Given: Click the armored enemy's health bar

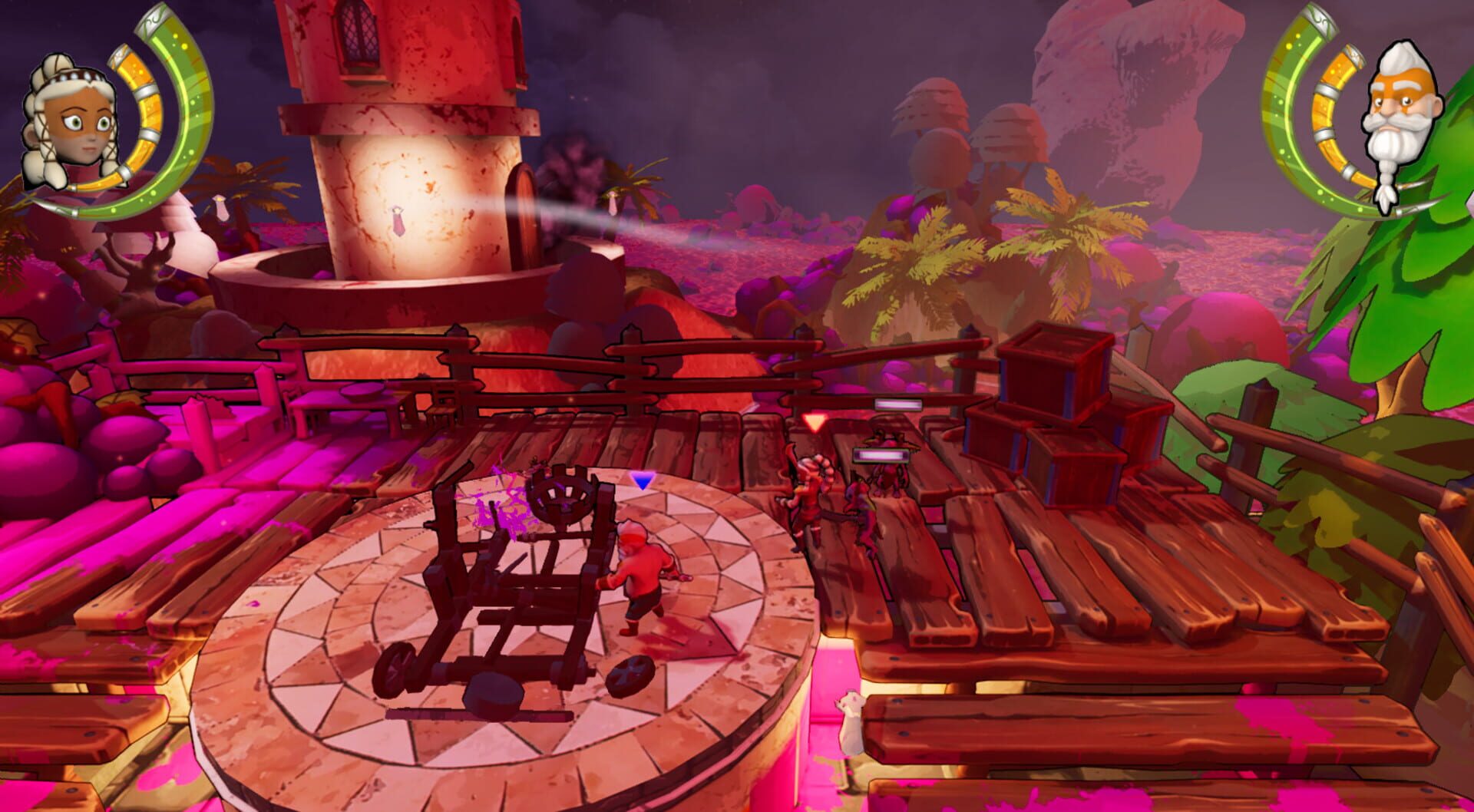Looking at the screenshot, I should (881, 457).
